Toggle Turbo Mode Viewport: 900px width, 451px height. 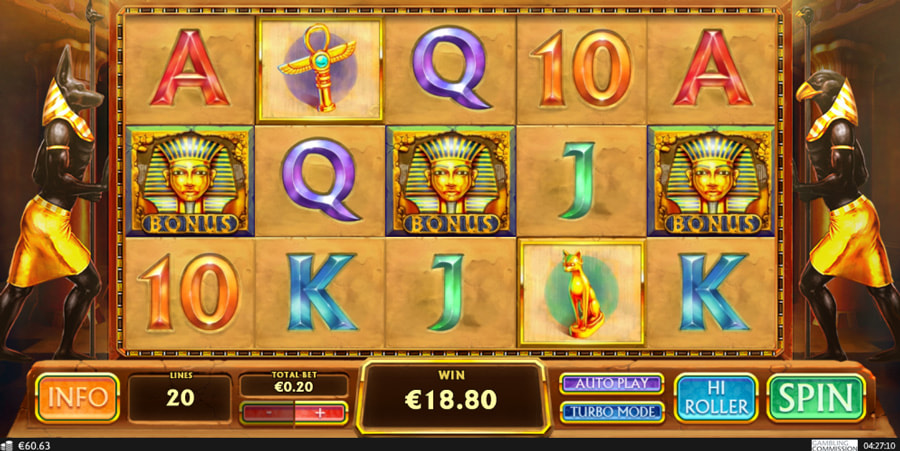612,411
